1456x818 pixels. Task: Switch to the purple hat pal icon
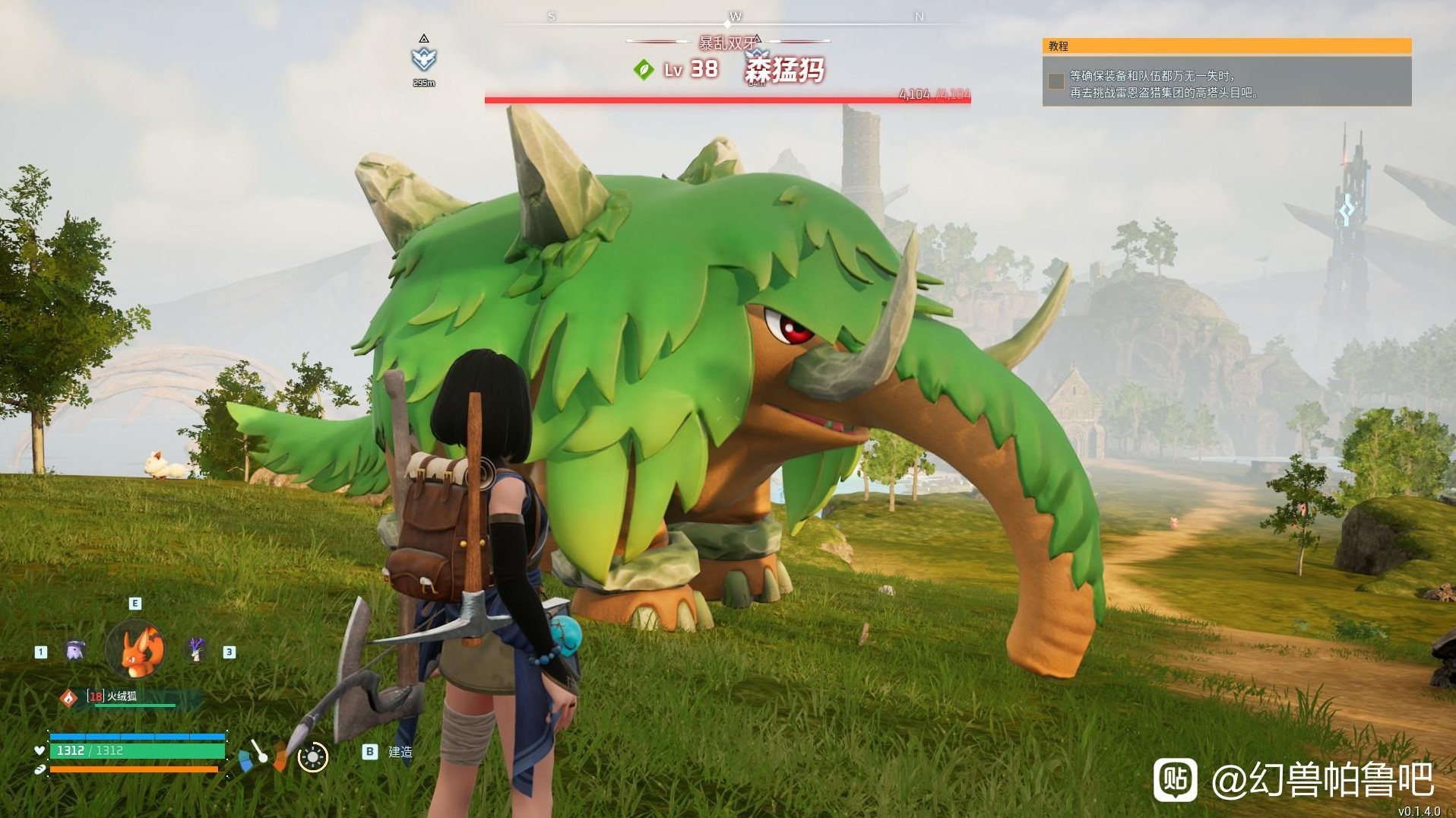tap(74, 651)
